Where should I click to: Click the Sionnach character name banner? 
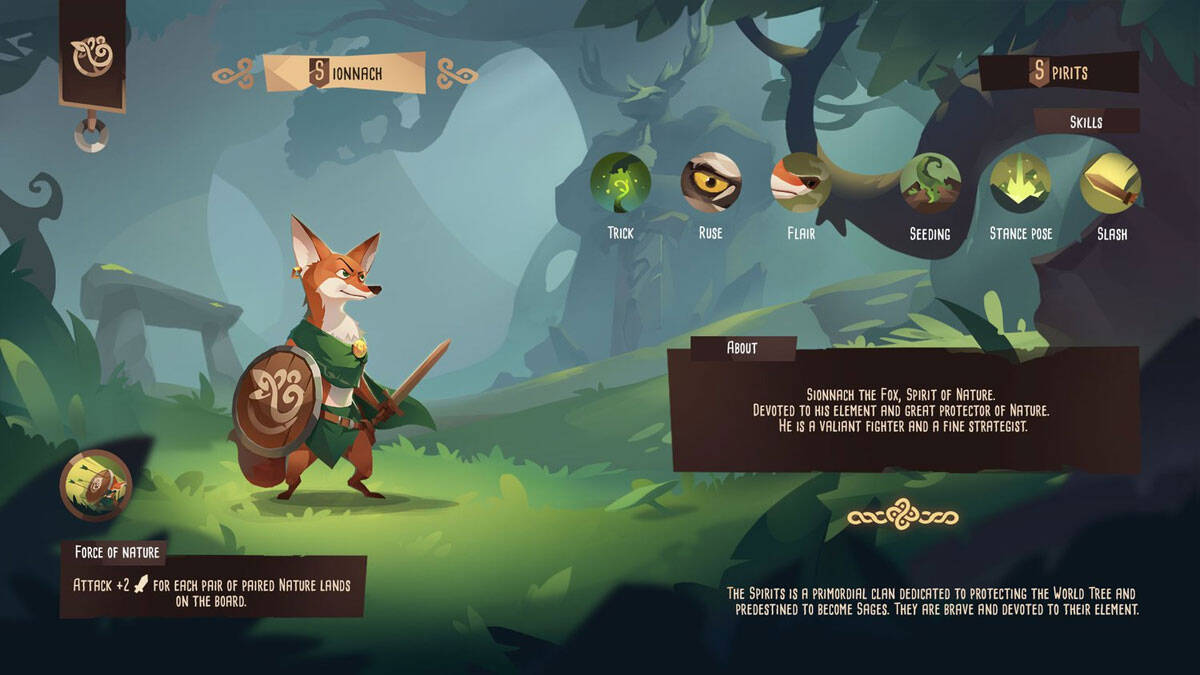click(x=344, y=73)
